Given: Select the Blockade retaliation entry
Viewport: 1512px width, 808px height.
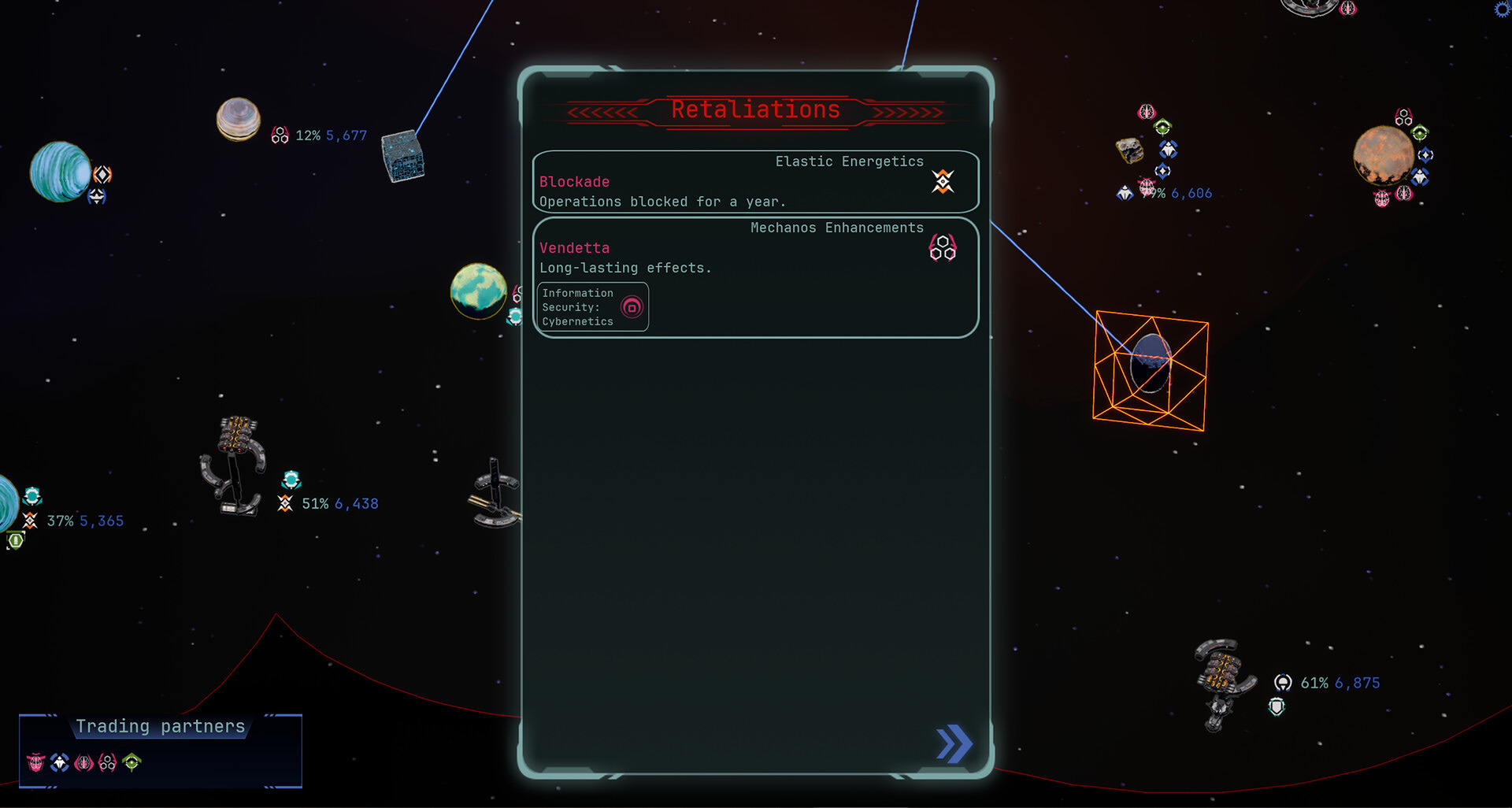Looking at the screenshot, I should (x=754, y=181).
